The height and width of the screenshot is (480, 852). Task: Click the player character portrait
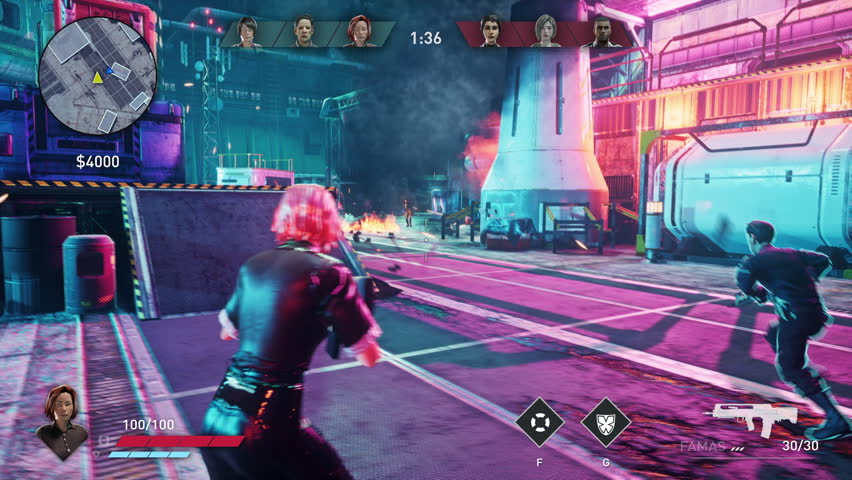point(61,421)
